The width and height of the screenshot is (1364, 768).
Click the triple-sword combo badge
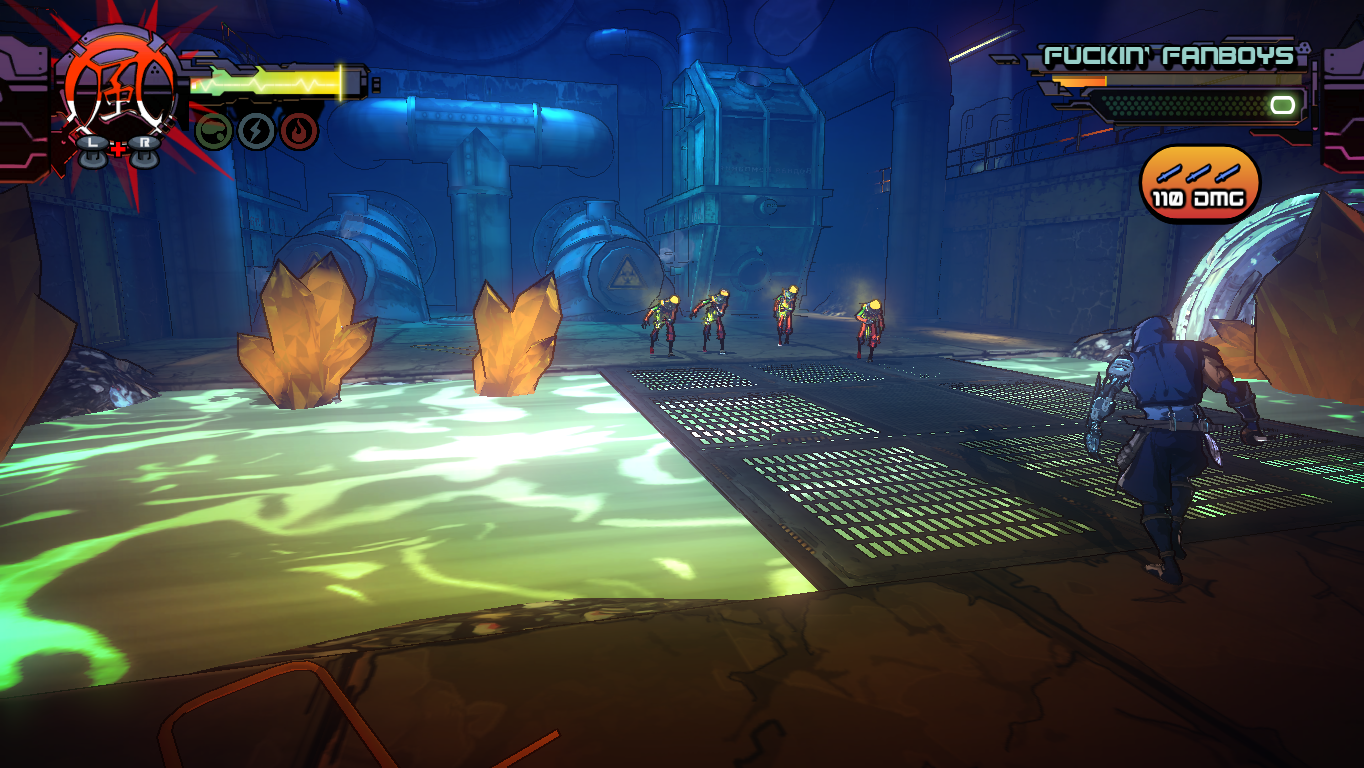pyautogui.click(x=1199, y=183)
